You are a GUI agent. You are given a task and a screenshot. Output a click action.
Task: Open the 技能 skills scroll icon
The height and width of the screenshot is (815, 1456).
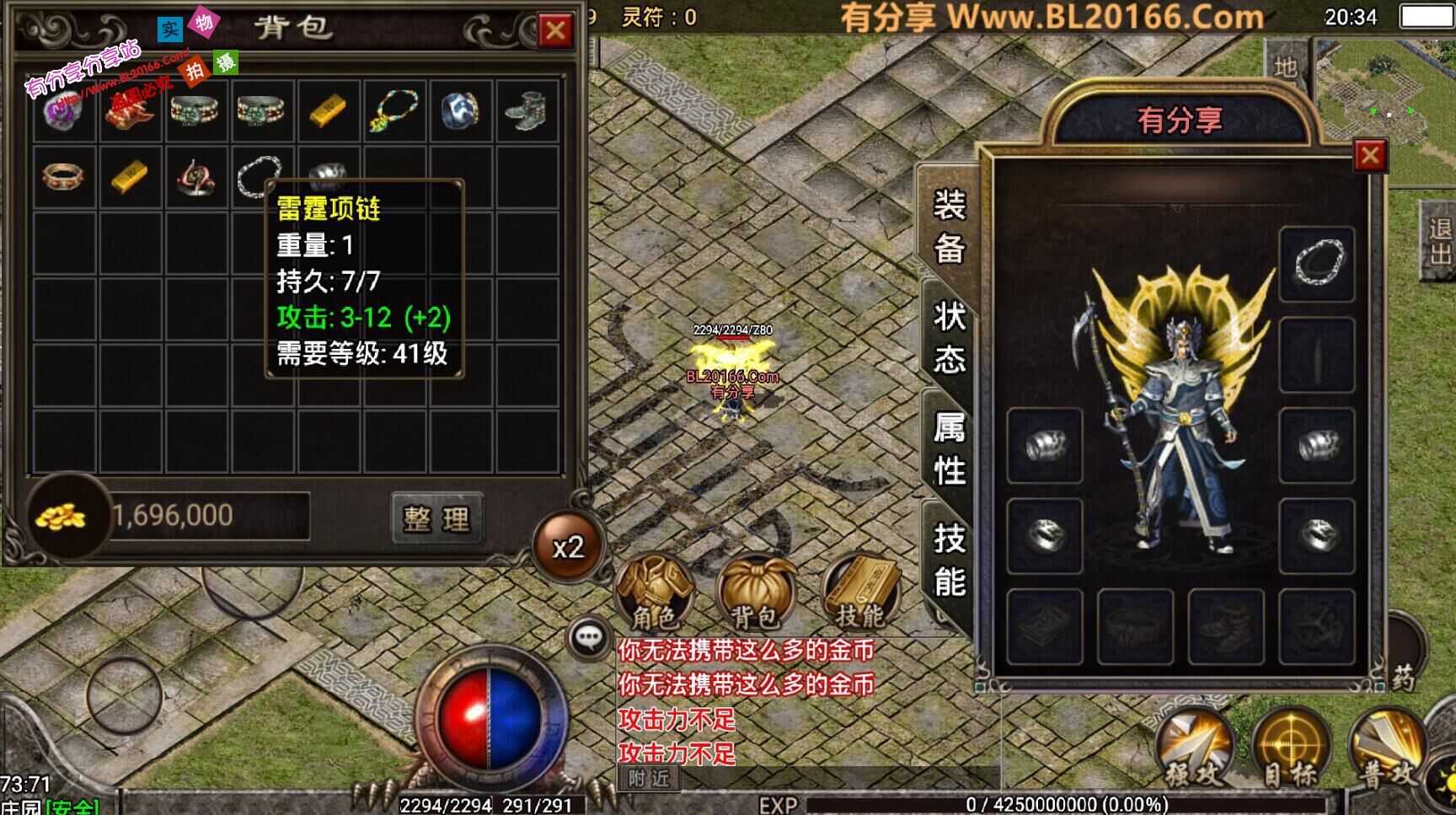tap(859, 595)
